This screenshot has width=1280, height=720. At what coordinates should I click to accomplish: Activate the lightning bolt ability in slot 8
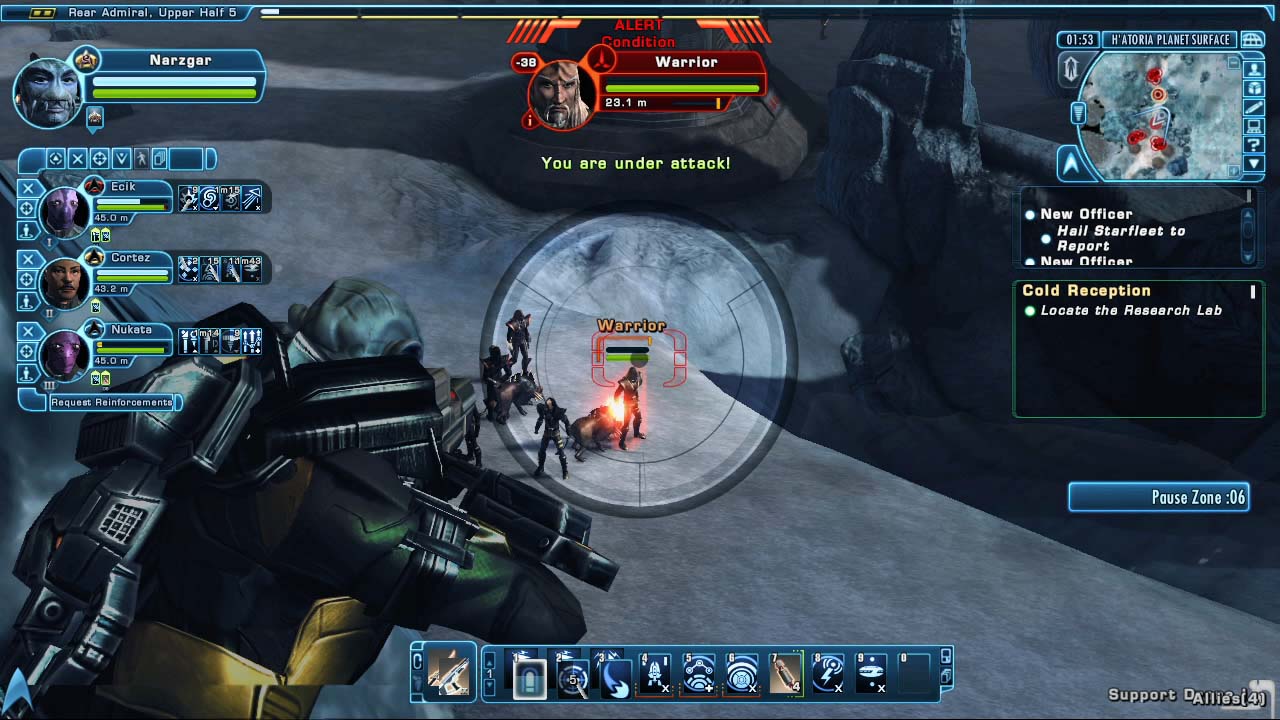[x=828, y=675]
